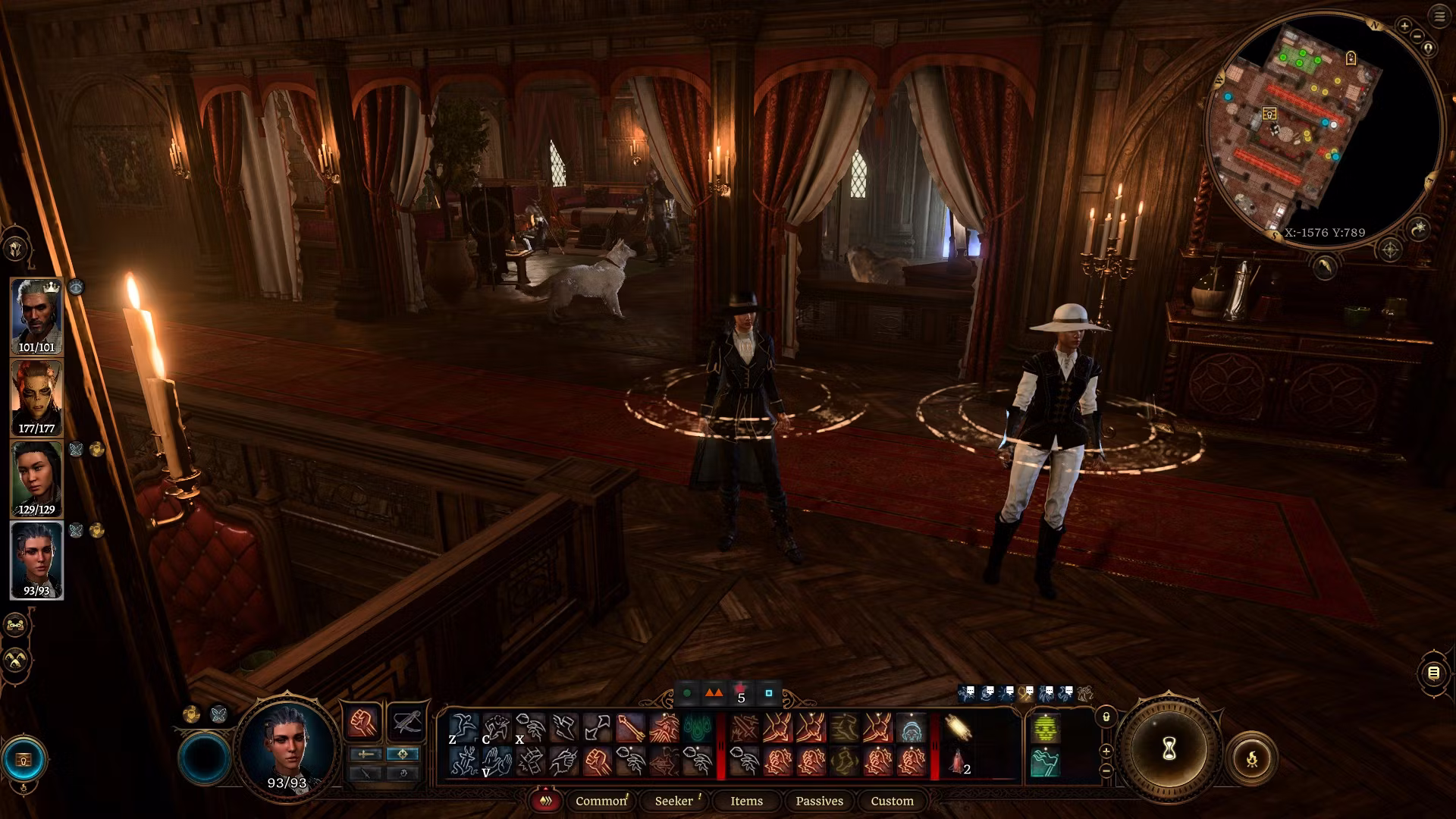1456x819 pixels.
Task: Zoom in on the minimap
Action: 1404,26
